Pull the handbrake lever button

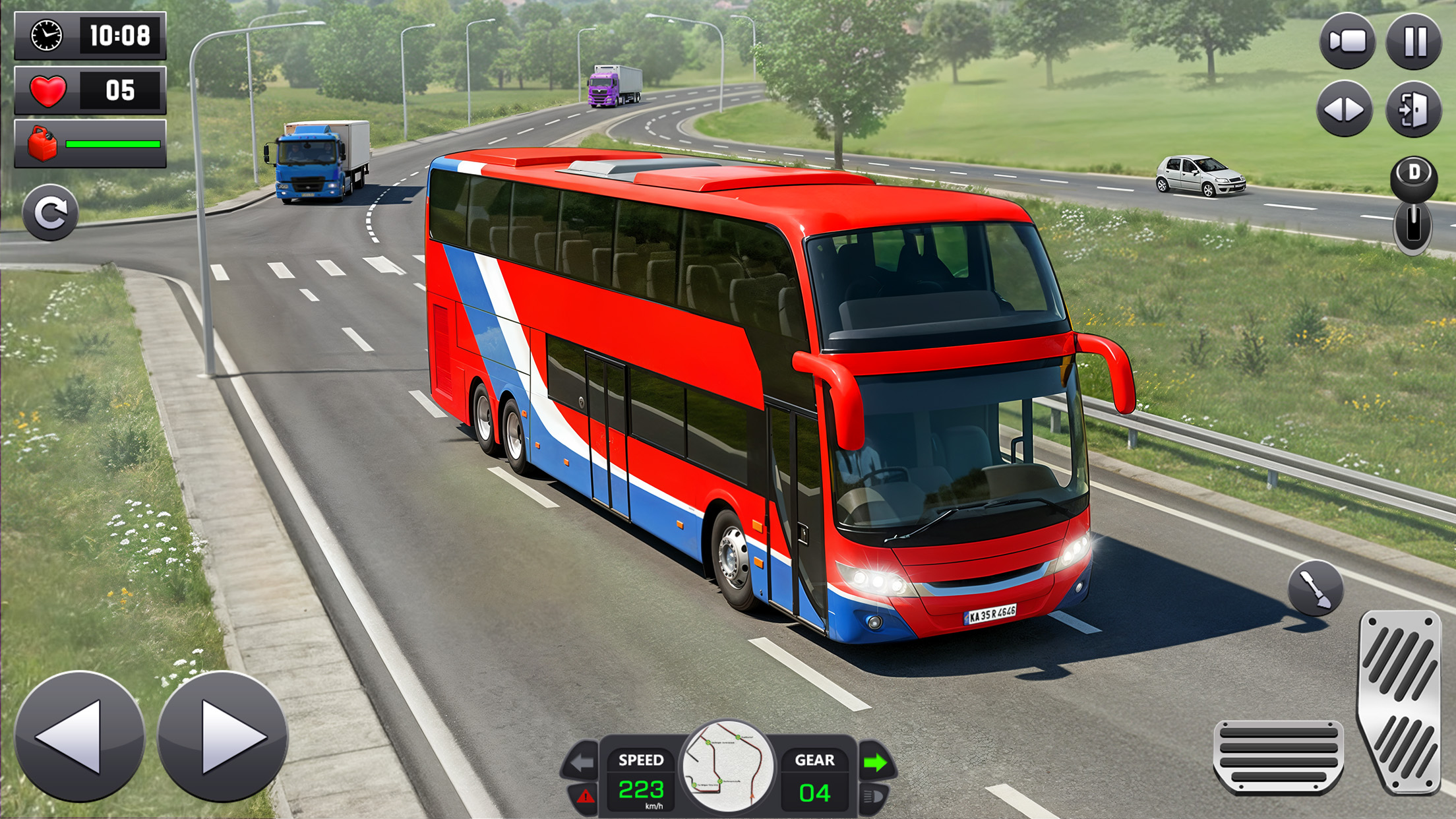(1316, 588)
